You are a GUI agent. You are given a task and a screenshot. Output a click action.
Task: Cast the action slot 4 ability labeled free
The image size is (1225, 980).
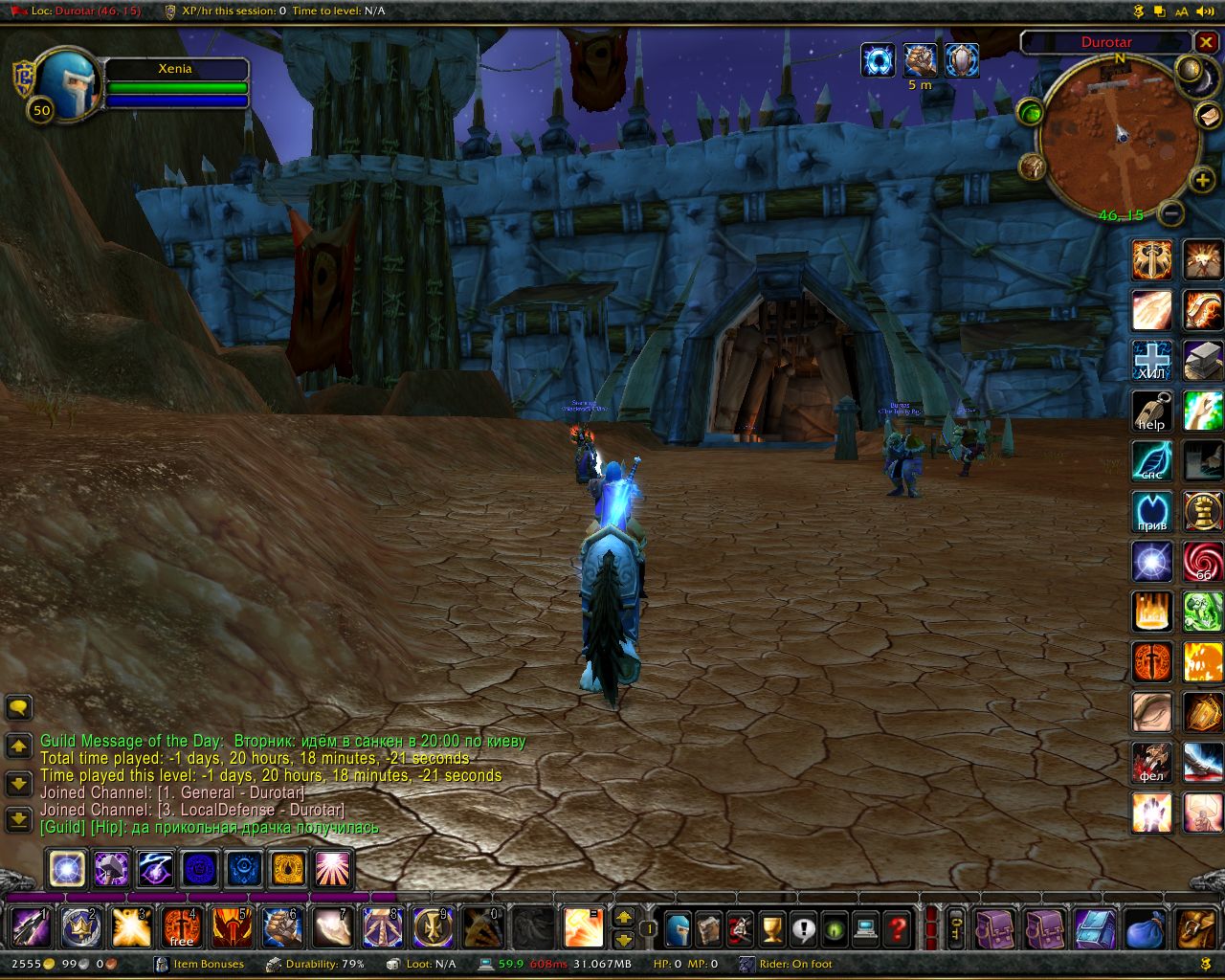pos(181,927)
